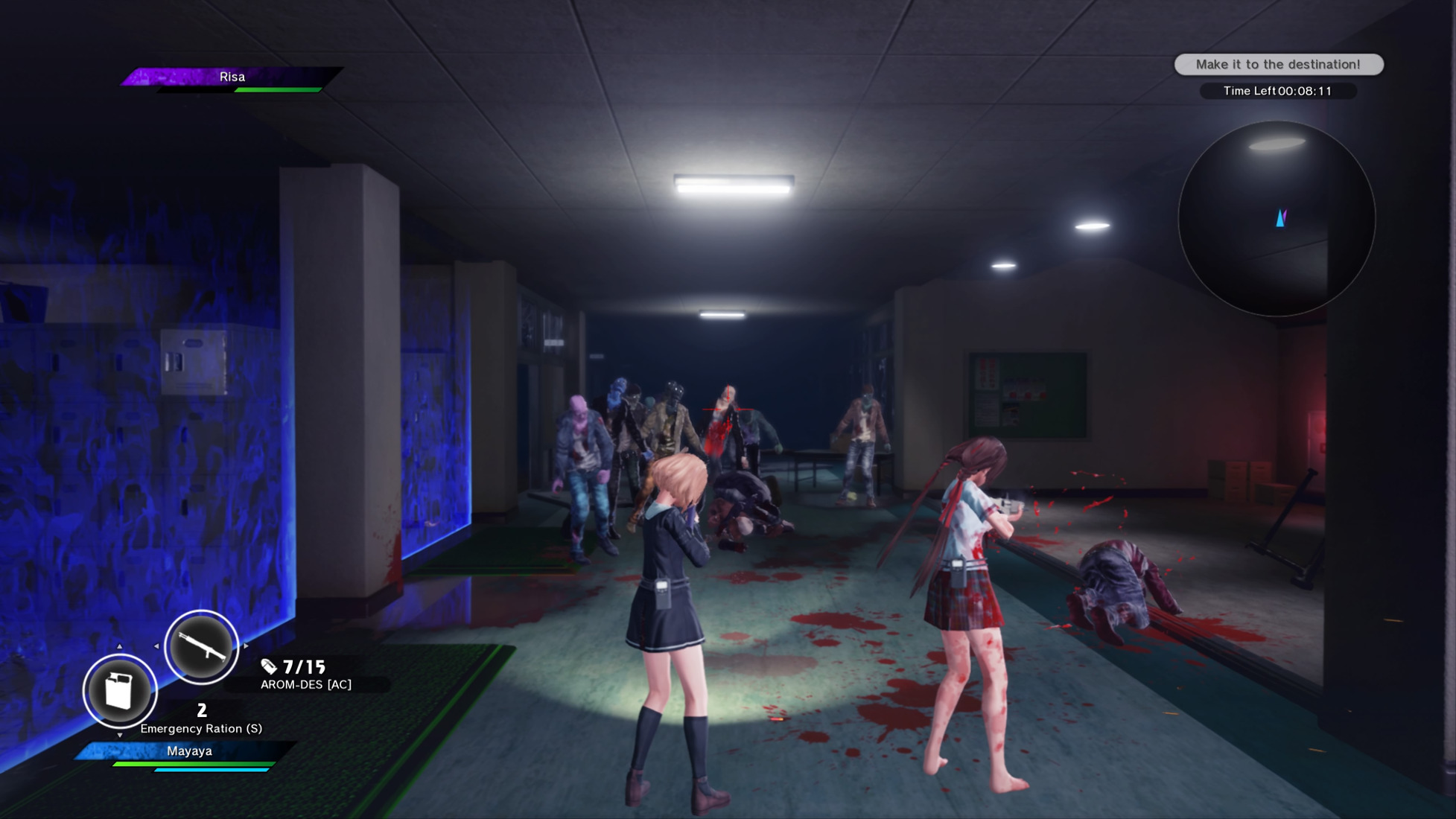
Task: Select partner Risa's name plate
Action: pyautogui.click(x=232, y=77)
